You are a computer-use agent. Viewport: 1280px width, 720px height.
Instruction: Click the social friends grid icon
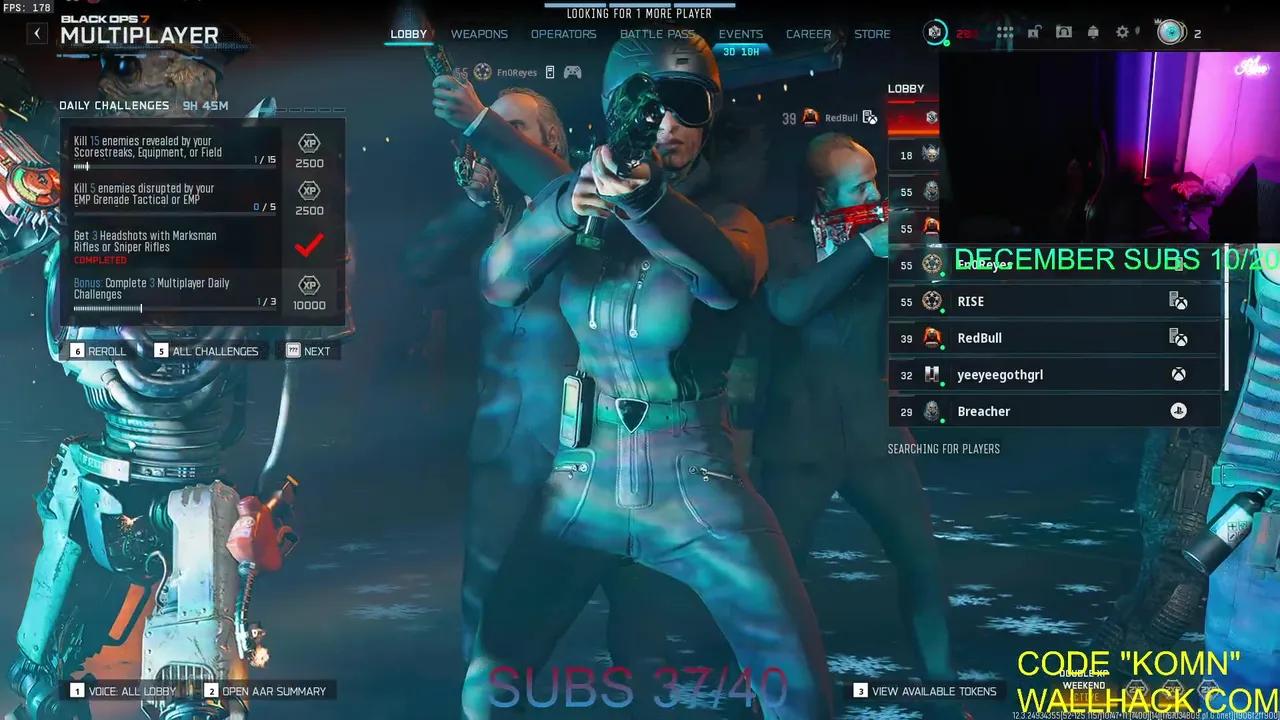[1005, 32]
